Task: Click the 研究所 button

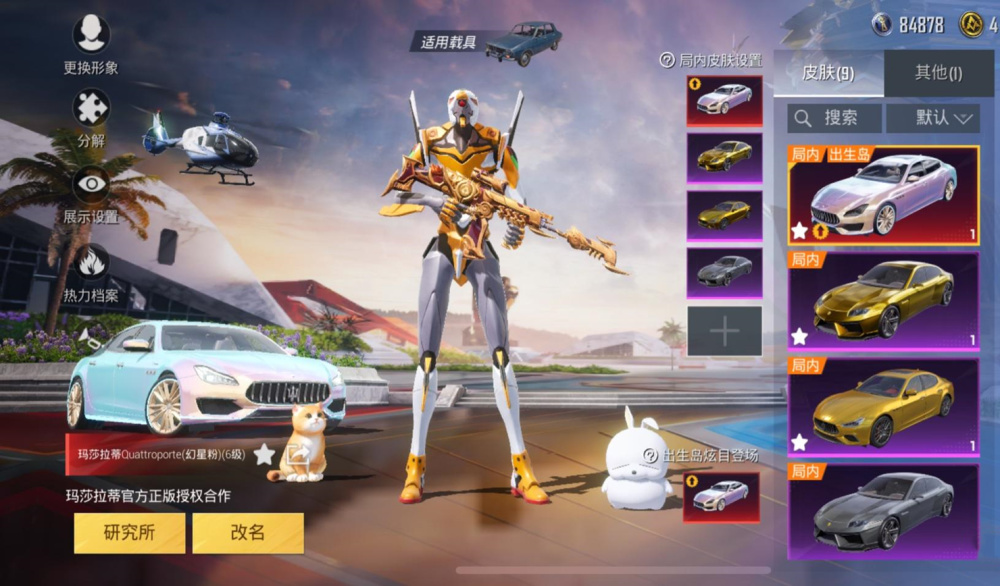Action: coord(129,533)
